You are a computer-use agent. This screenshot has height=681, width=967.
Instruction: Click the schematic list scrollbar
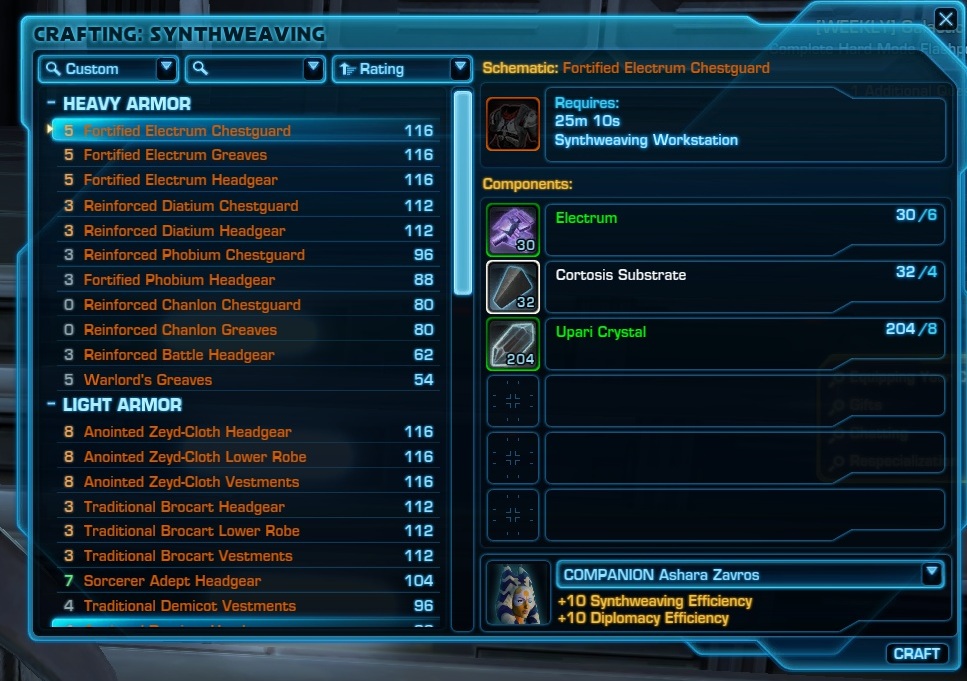coord(462,192)
